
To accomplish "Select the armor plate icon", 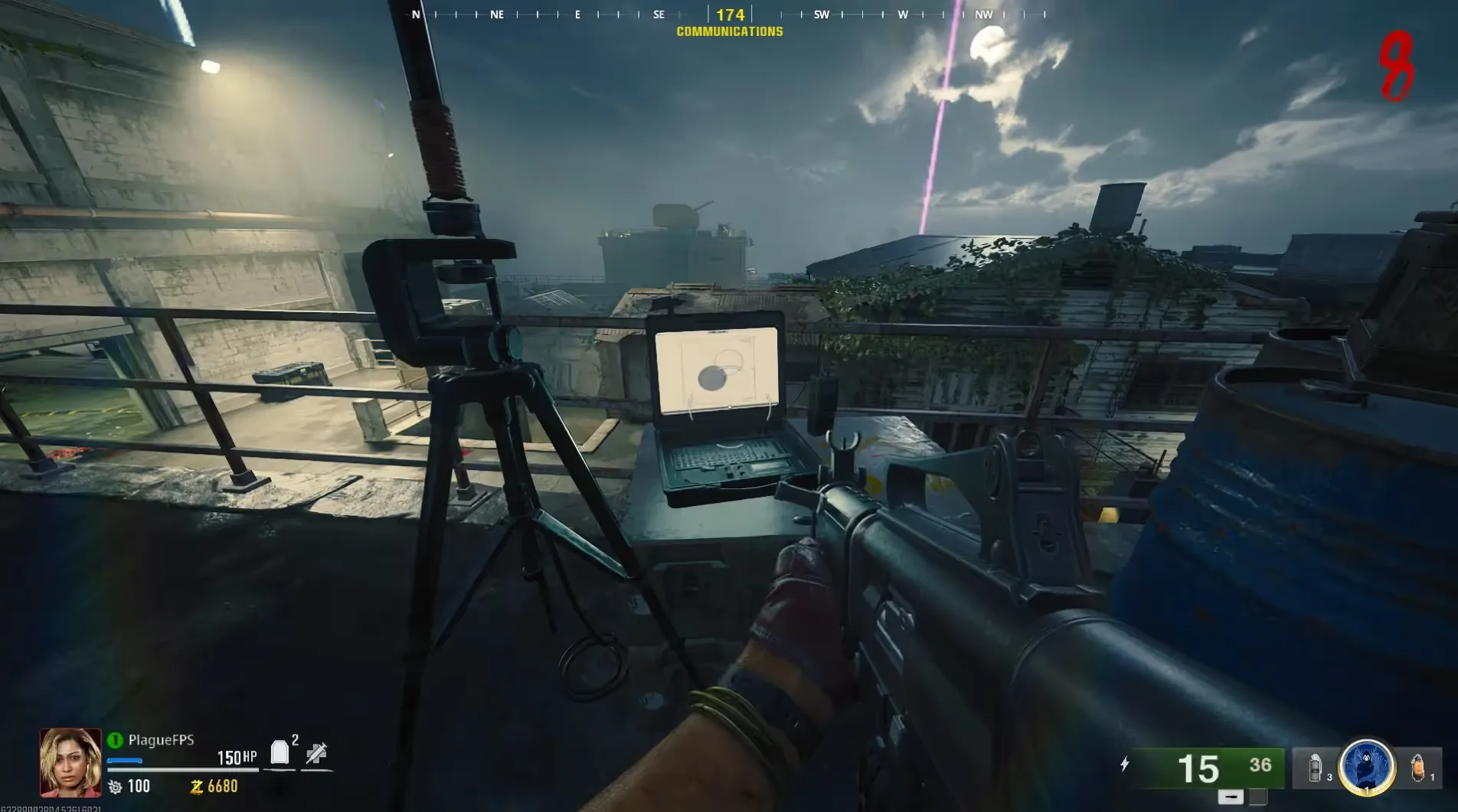I will [280, 753].
